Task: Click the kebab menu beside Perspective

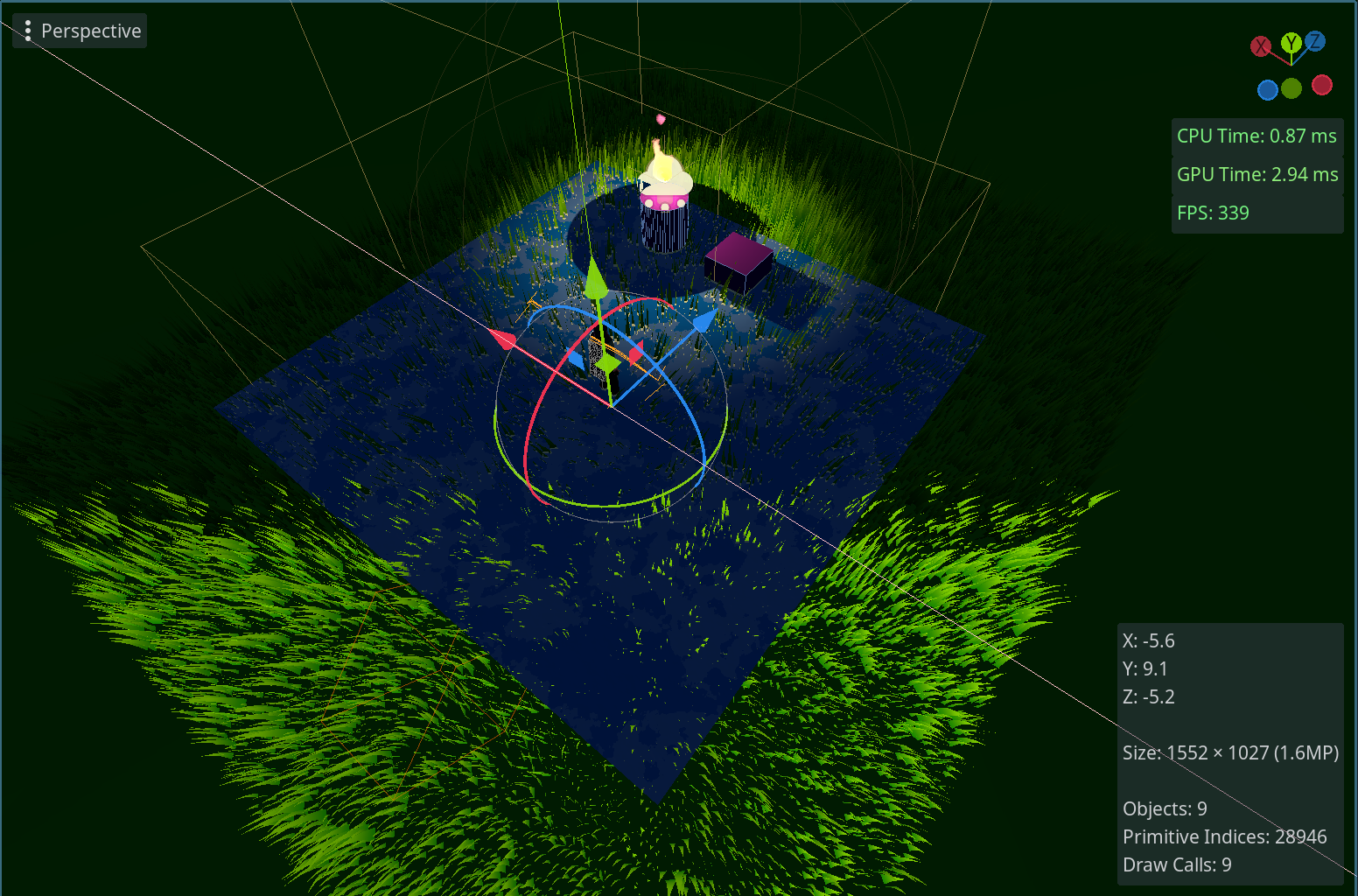Action: 27,31
